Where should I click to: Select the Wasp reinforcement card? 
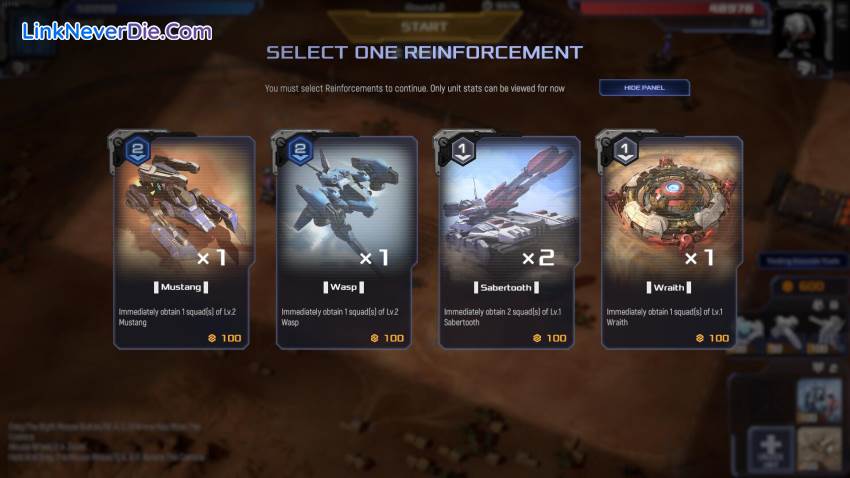(347, 243)
